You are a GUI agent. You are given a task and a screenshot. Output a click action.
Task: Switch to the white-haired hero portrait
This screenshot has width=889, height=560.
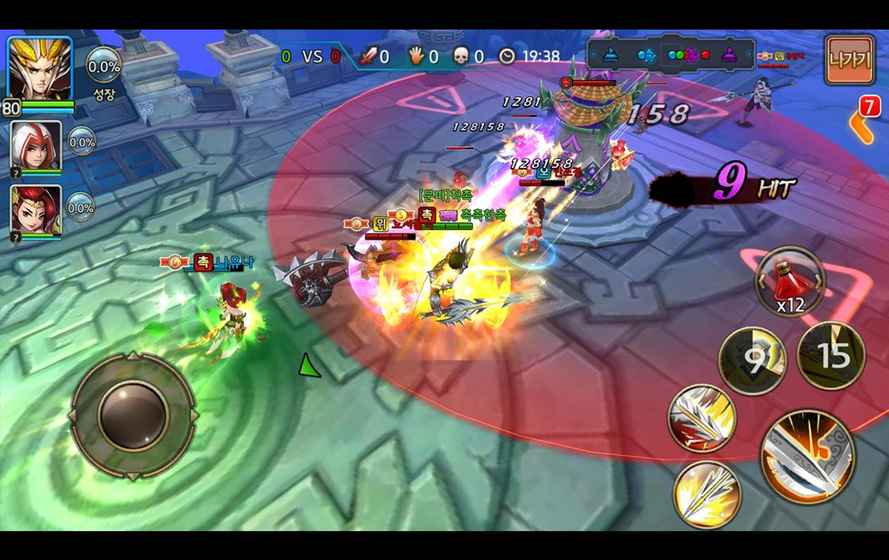(36, 147)
